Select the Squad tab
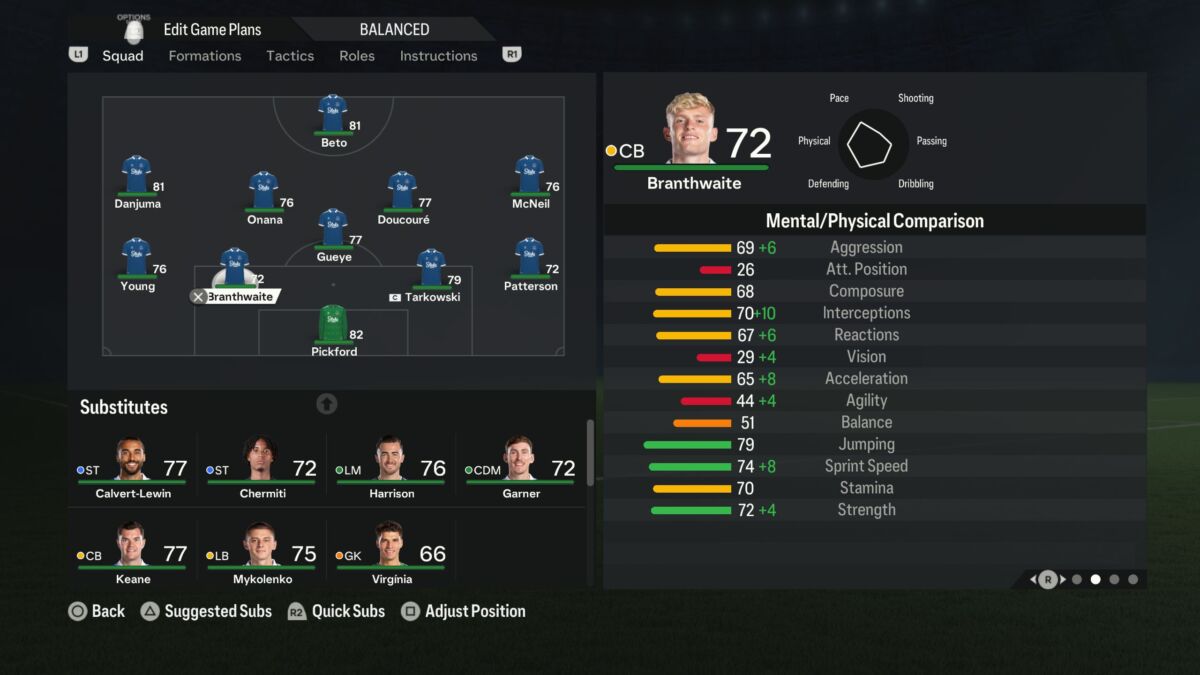This screenshot has height=675, width=1200. pos(123,56)
